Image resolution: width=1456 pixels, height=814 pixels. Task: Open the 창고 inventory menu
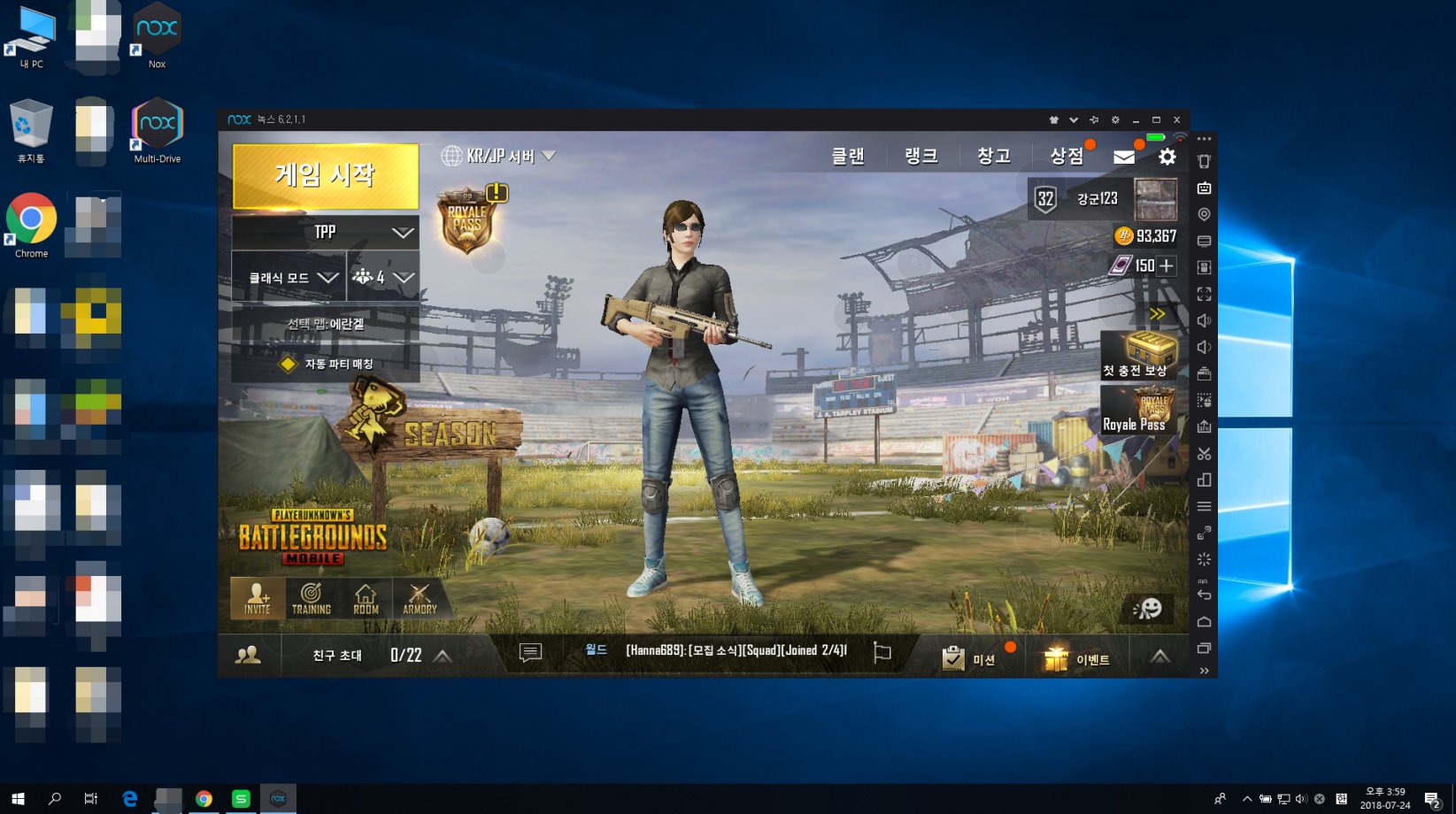pyautogui.click(x=993, y=155)
